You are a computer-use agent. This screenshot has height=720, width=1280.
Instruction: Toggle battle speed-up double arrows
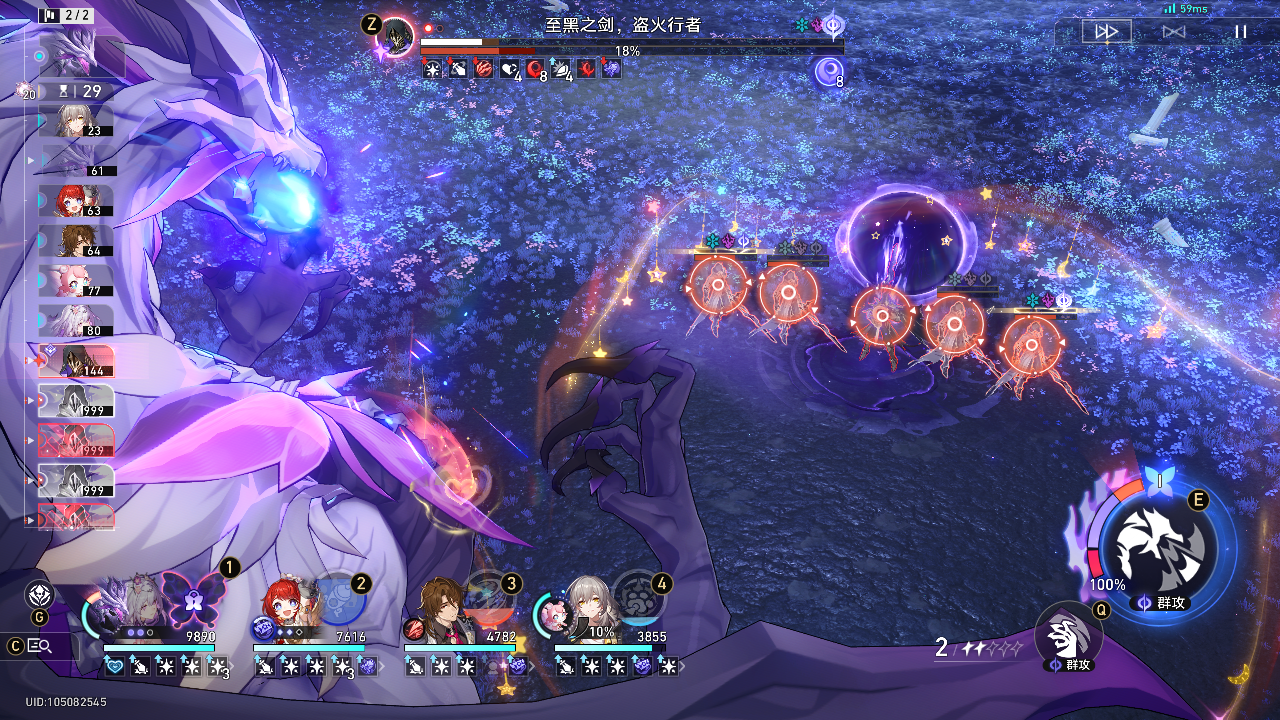click(1106, 32)
